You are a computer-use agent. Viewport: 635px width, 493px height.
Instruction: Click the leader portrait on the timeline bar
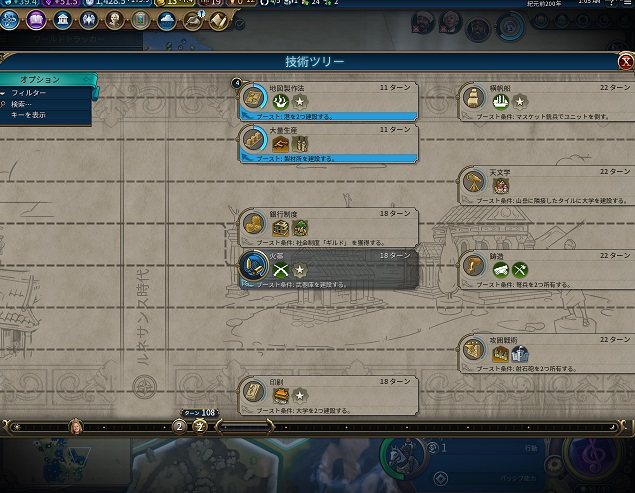point(75,426)
